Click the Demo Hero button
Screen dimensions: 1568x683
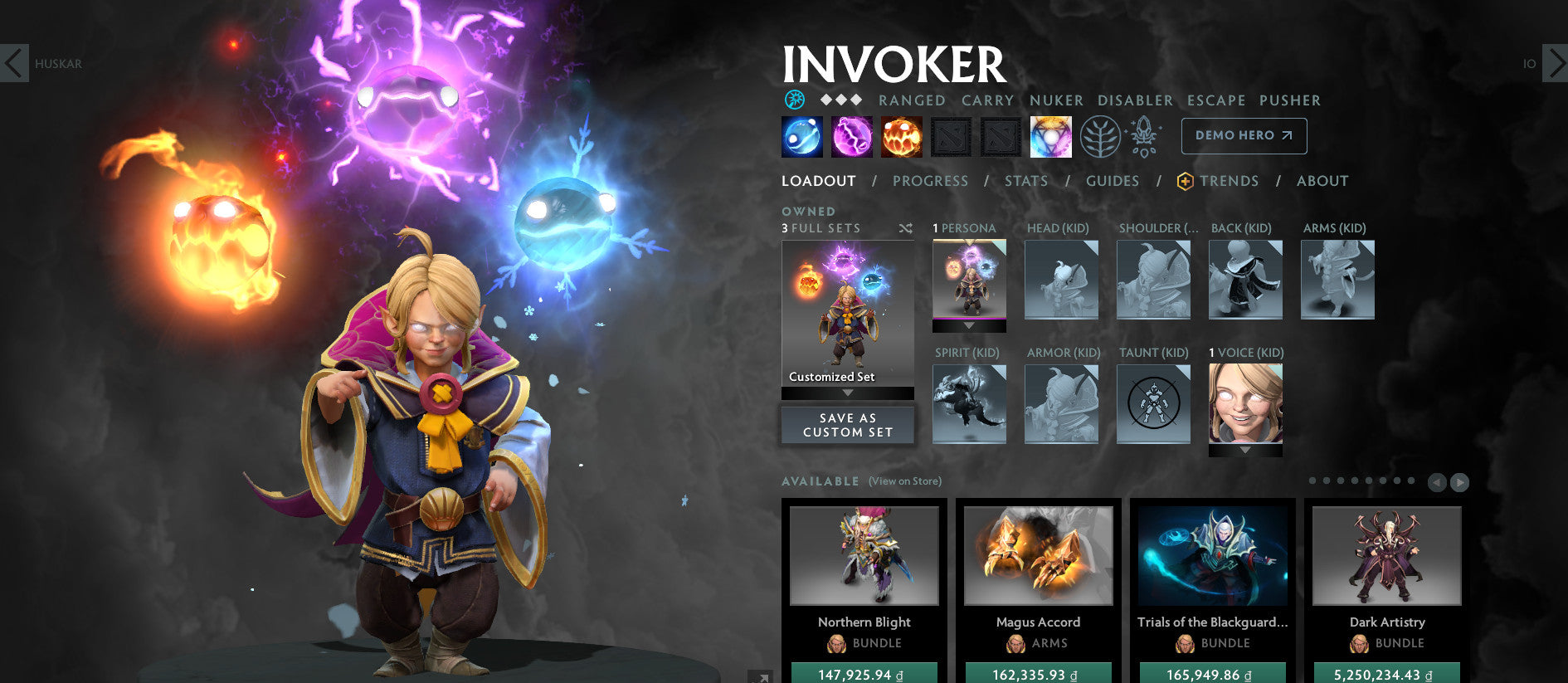[x=1243, y=135]
